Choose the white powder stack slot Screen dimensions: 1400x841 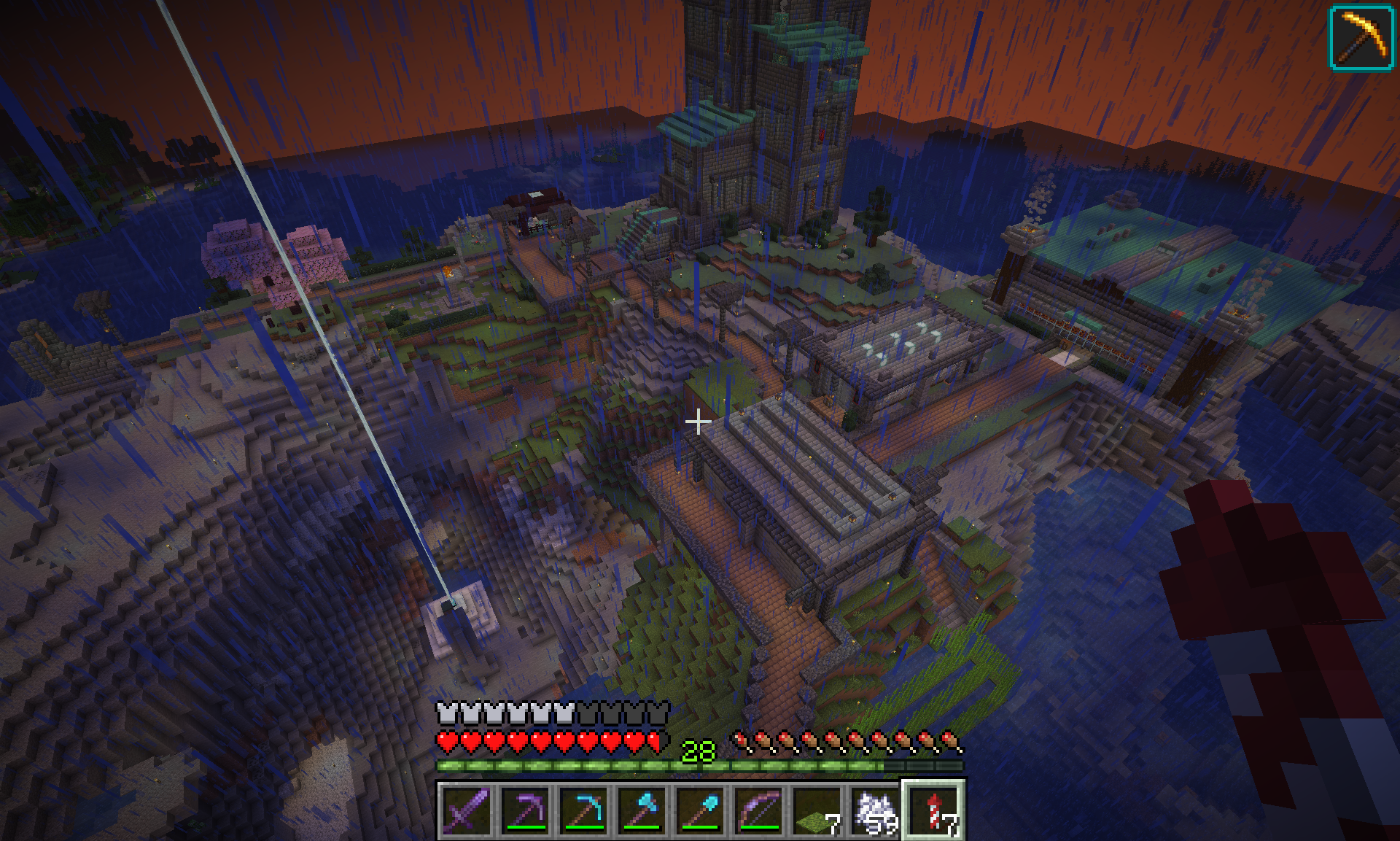click(875, 808)
